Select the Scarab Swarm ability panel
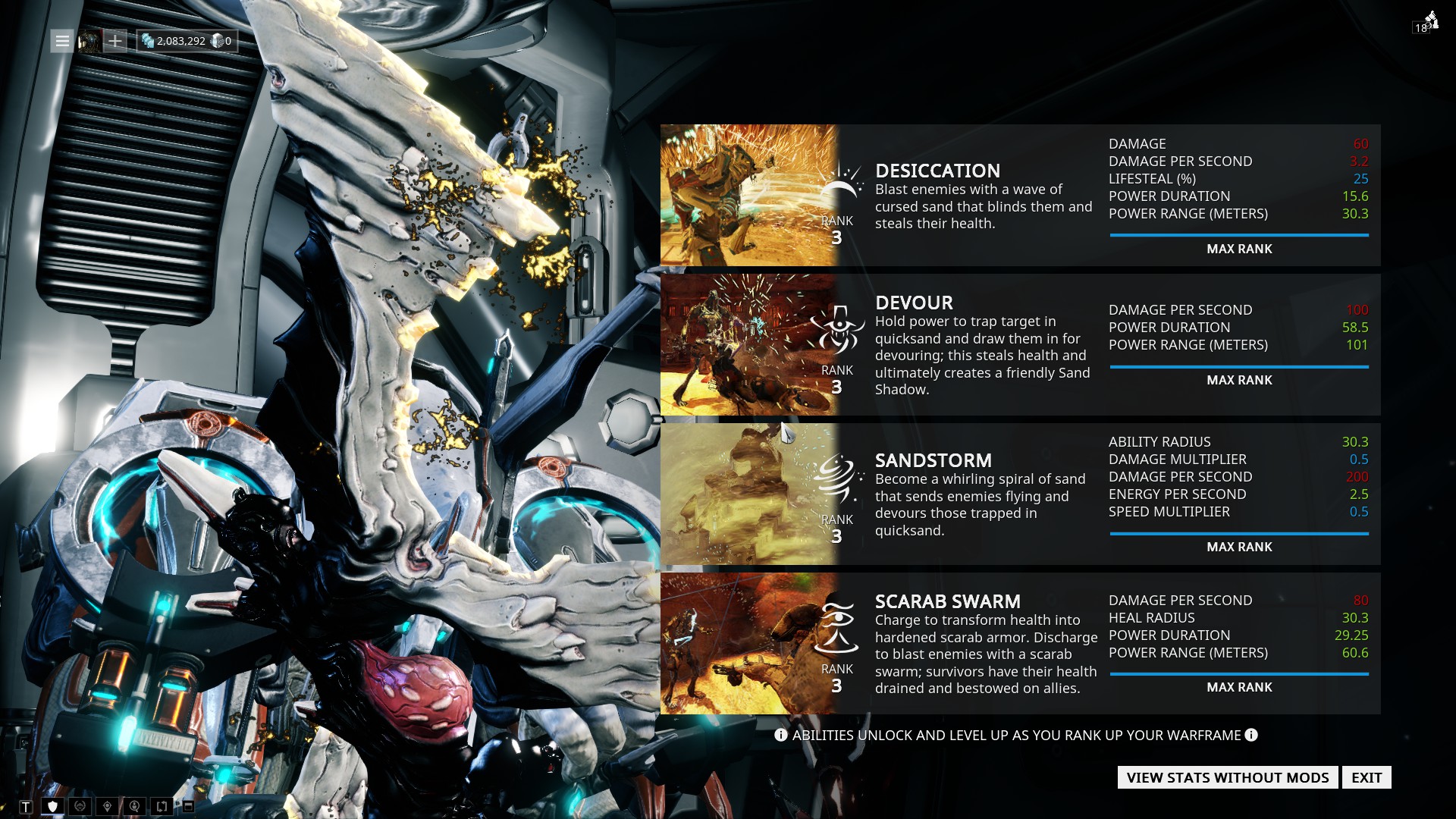Screen dimensions: 1456x819 tap(1019, 644)
